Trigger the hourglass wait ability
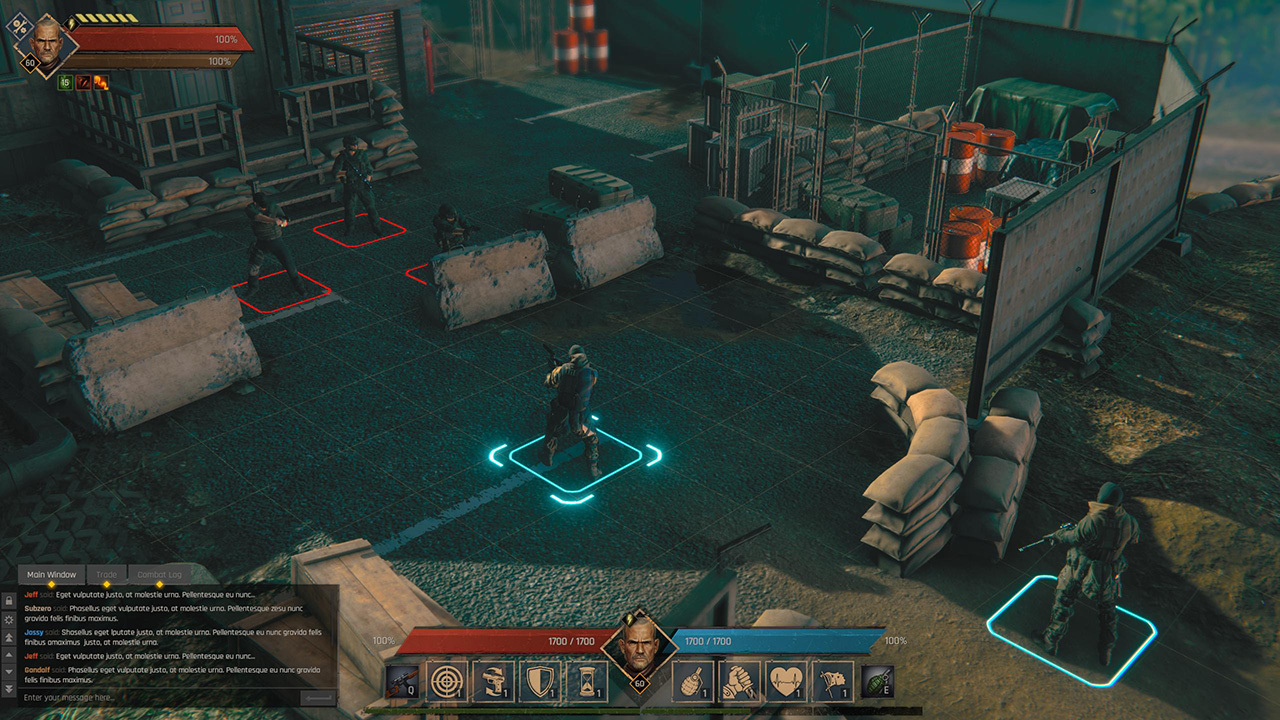 point(586,681)
